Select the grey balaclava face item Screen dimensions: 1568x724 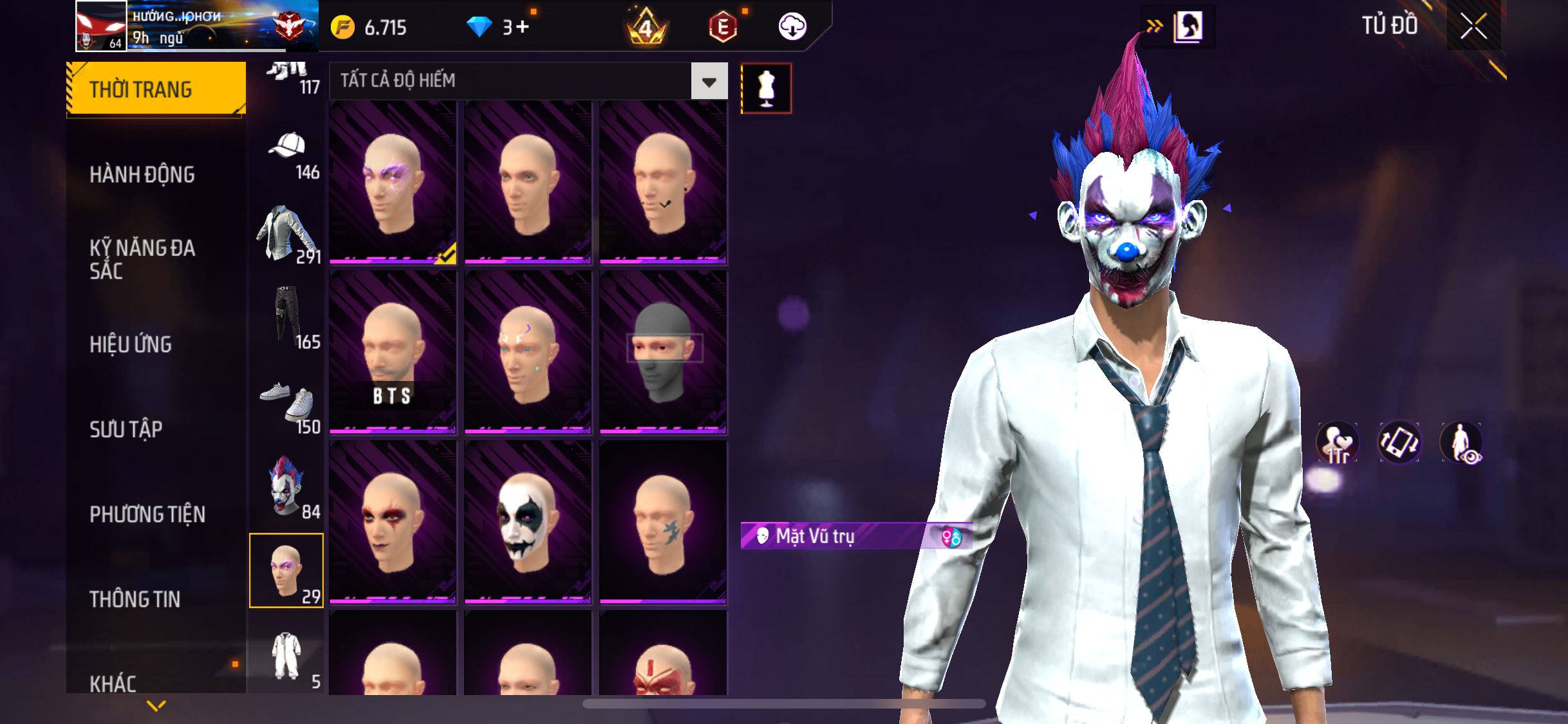click(x=663, y=351)
